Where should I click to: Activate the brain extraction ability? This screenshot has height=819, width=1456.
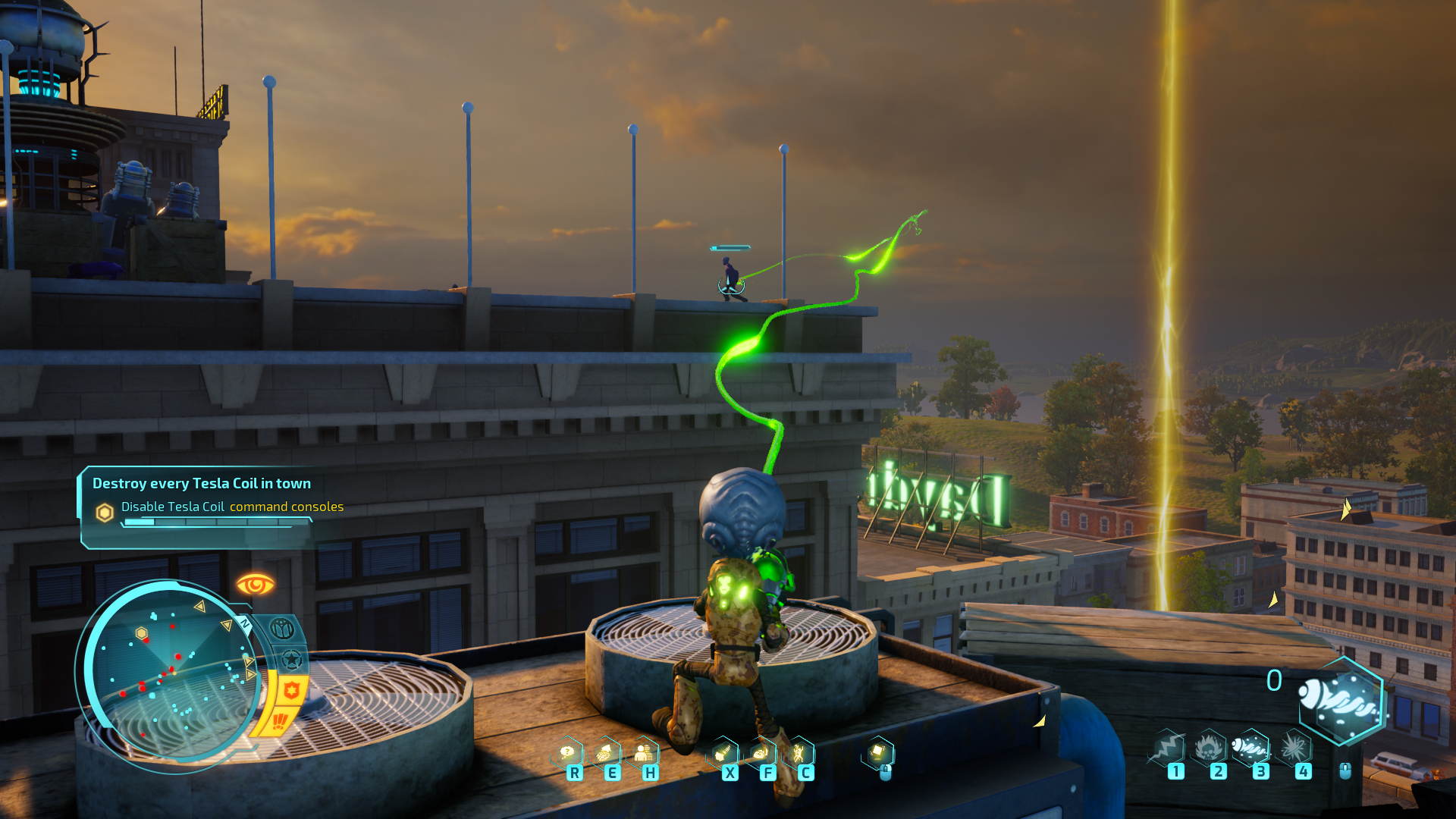coord(605,753)
